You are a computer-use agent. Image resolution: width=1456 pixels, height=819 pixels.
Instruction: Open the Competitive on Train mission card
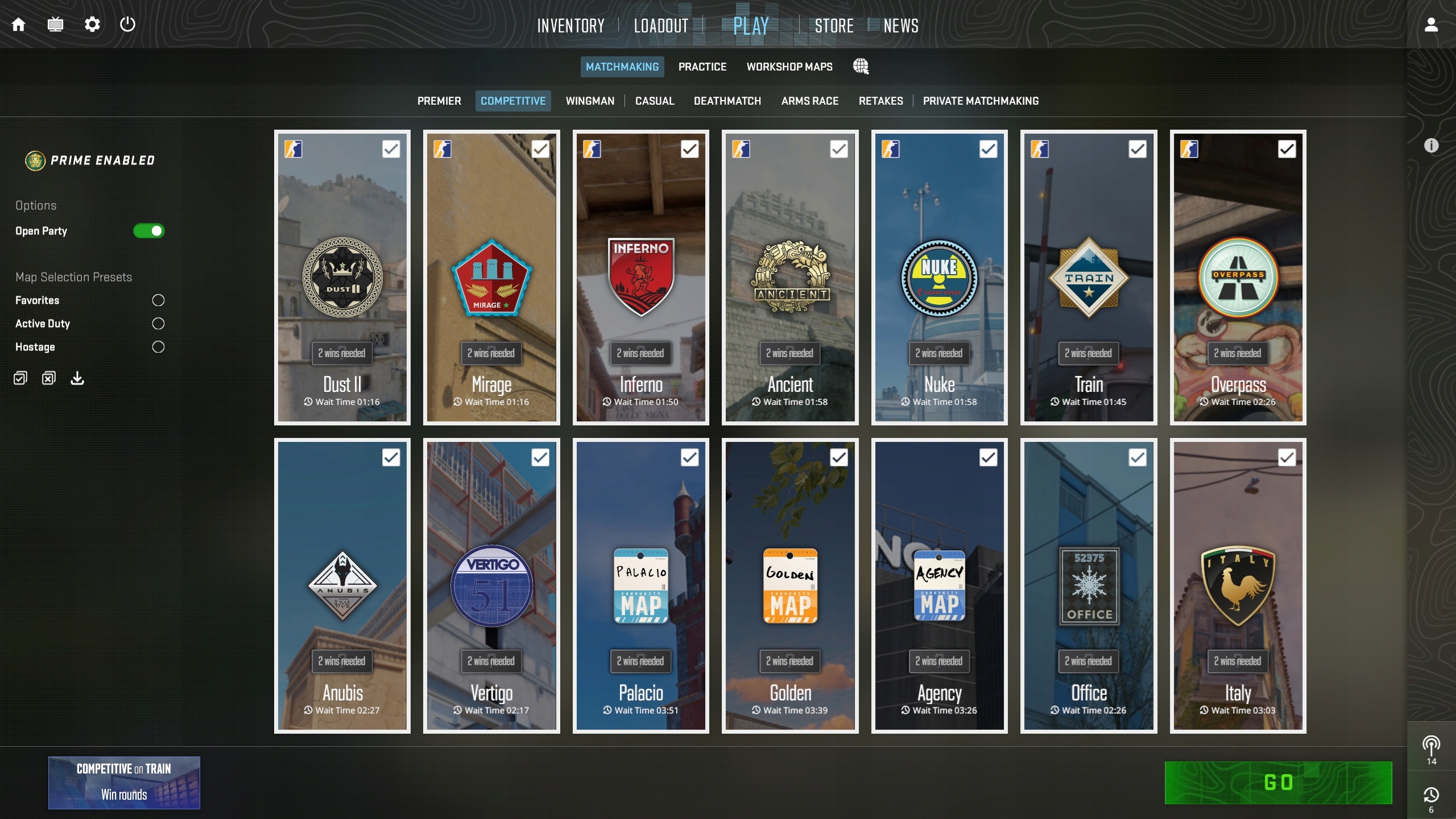coord(124,782)
